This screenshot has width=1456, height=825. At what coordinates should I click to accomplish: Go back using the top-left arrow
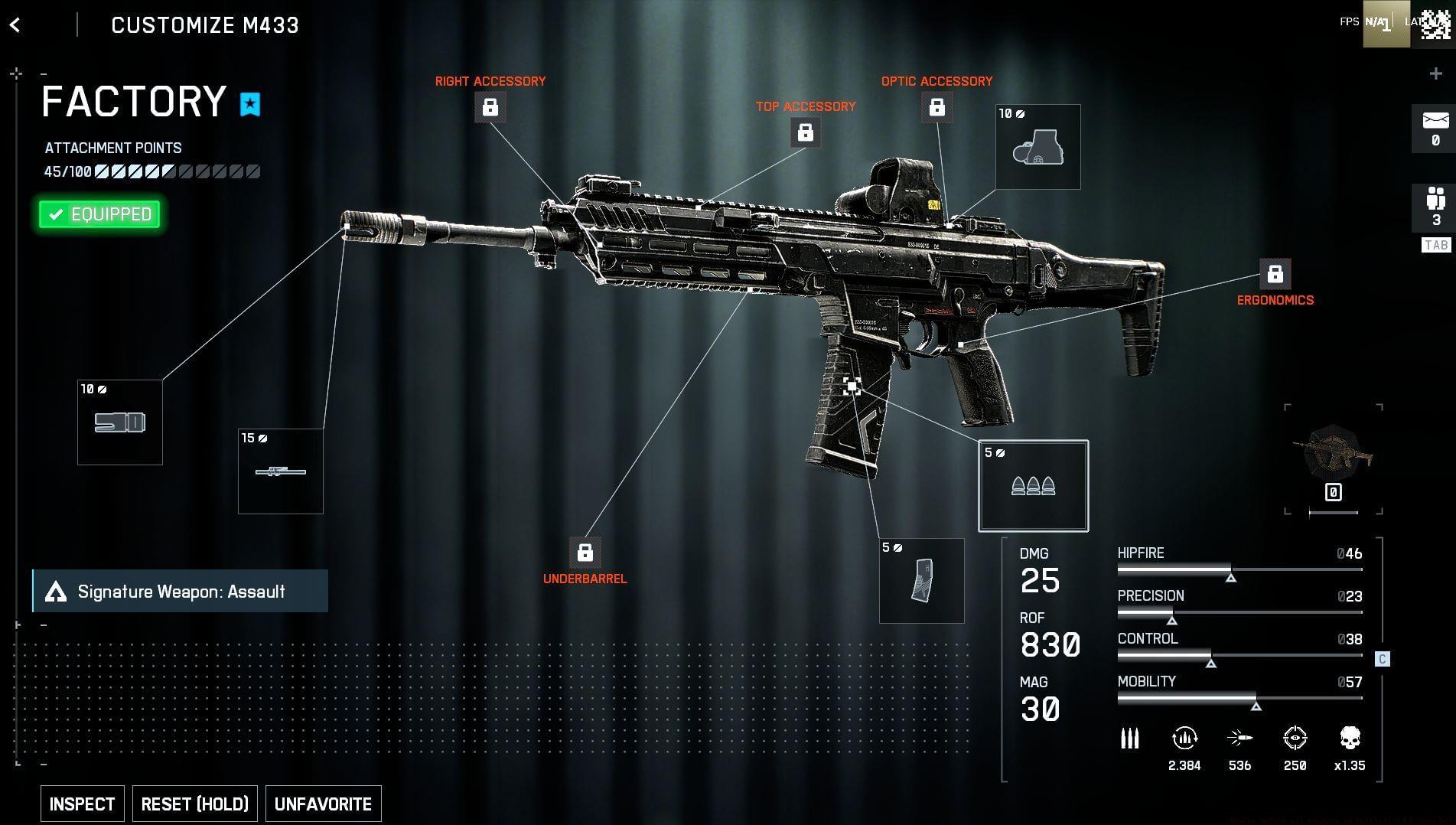[15, 25]
